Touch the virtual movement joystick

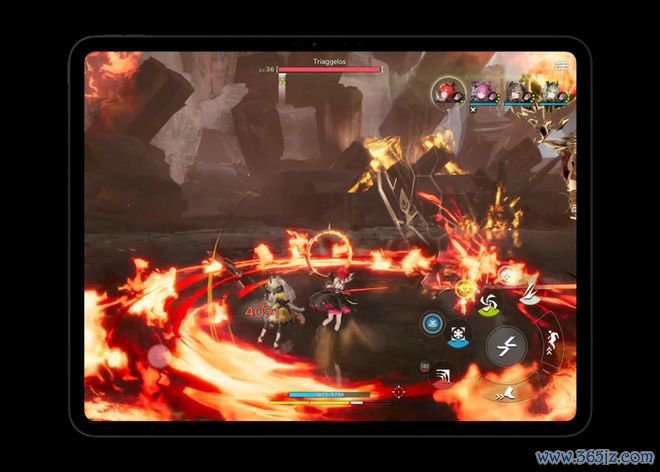(x=160, y=355)
